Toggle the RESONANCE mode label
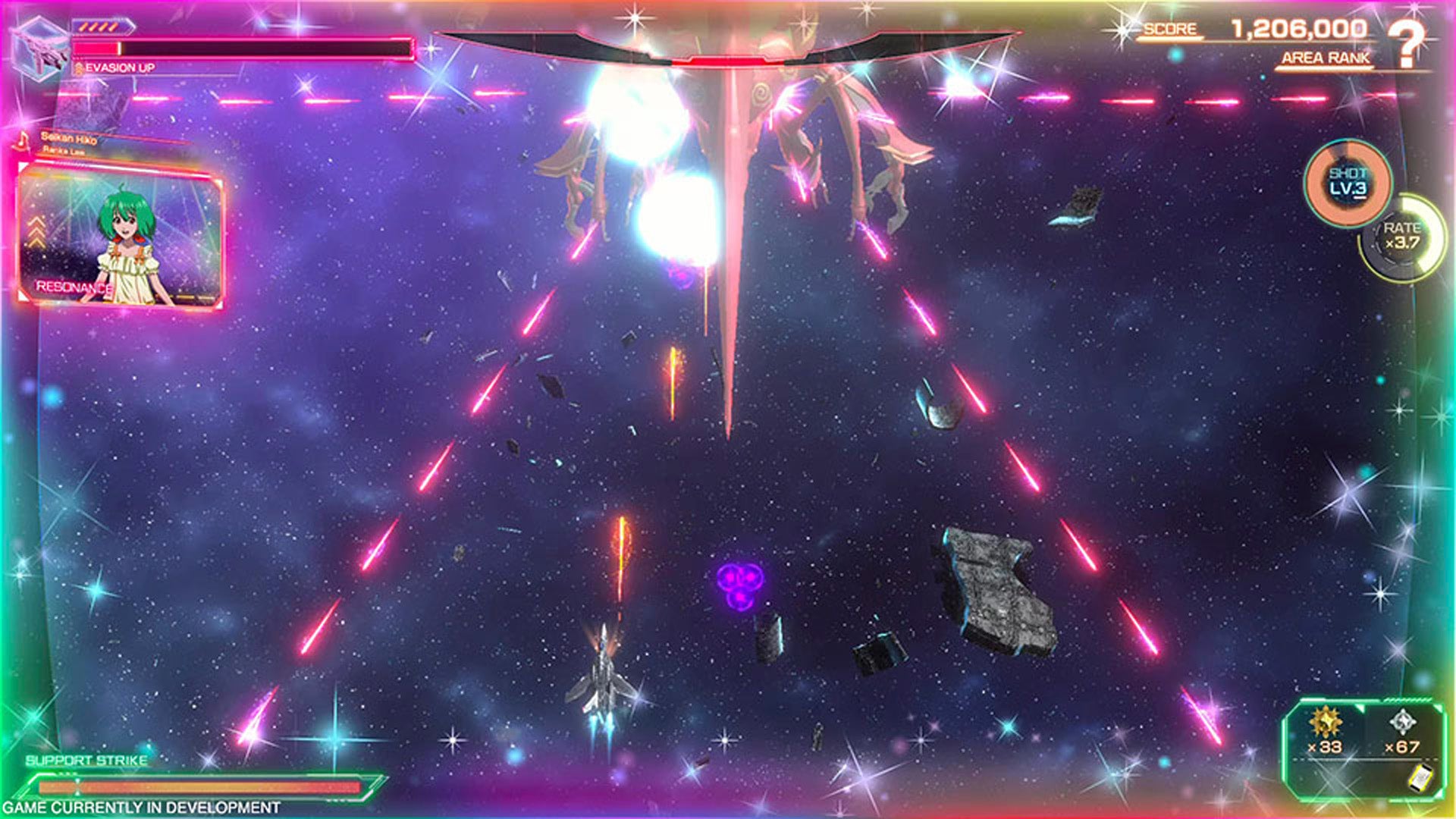The height and width of the screenshot is (819, 1456). pos(74,287)
